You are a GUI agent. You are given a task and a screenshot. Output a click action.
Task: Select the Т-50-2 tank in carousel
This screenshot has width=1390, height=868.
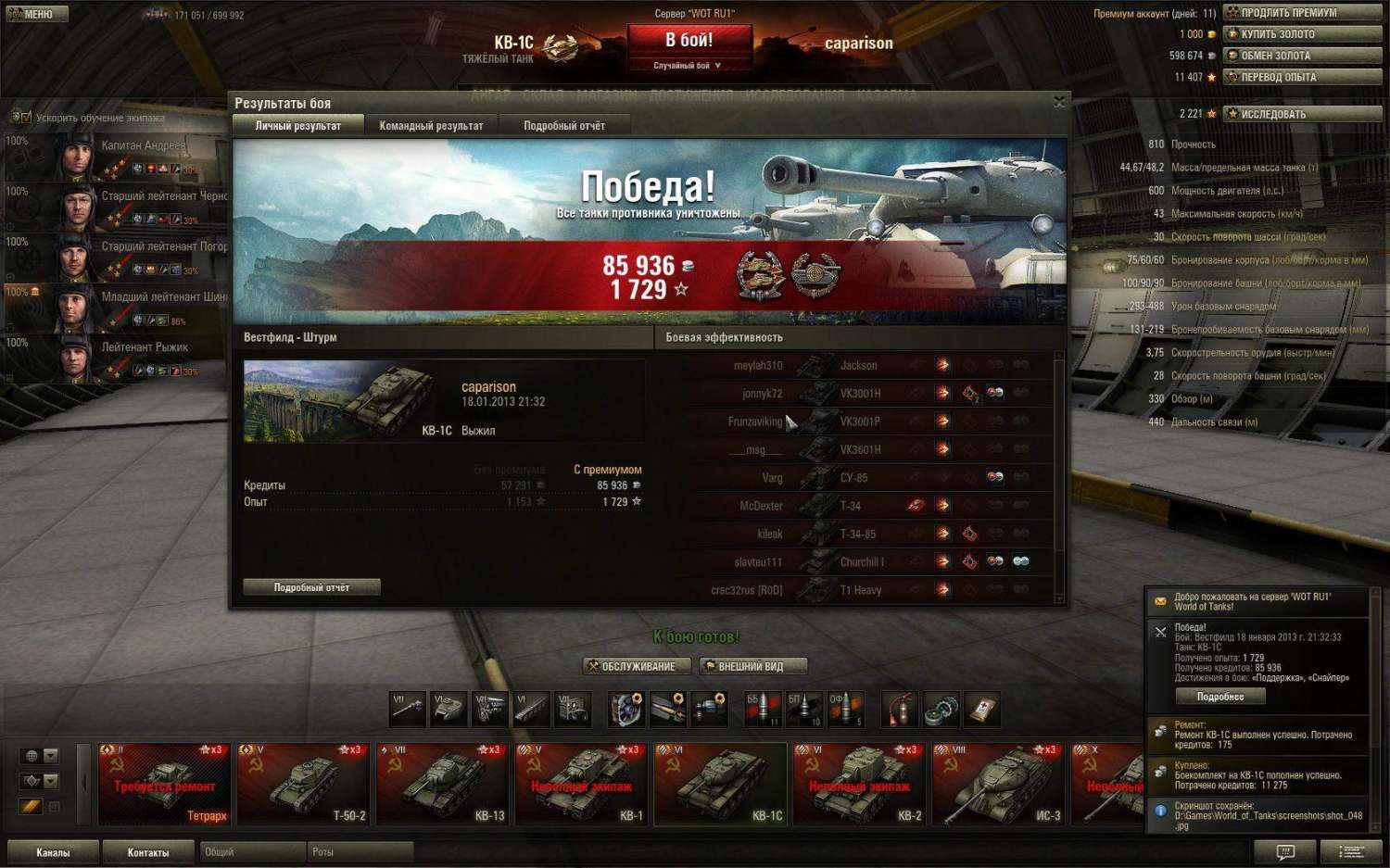point(304,784)
